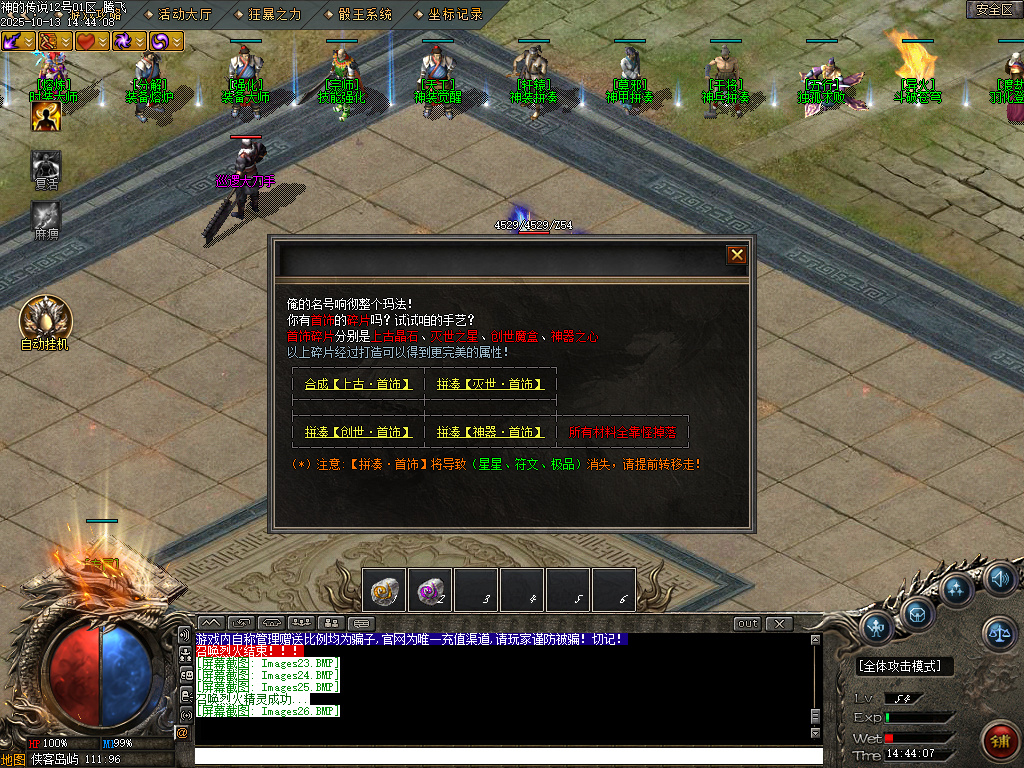This screenshot has height=768, width=1024.
Task: Expand the red heart buff dropdown
Action: pyautogui.click(x=103, y=41)
